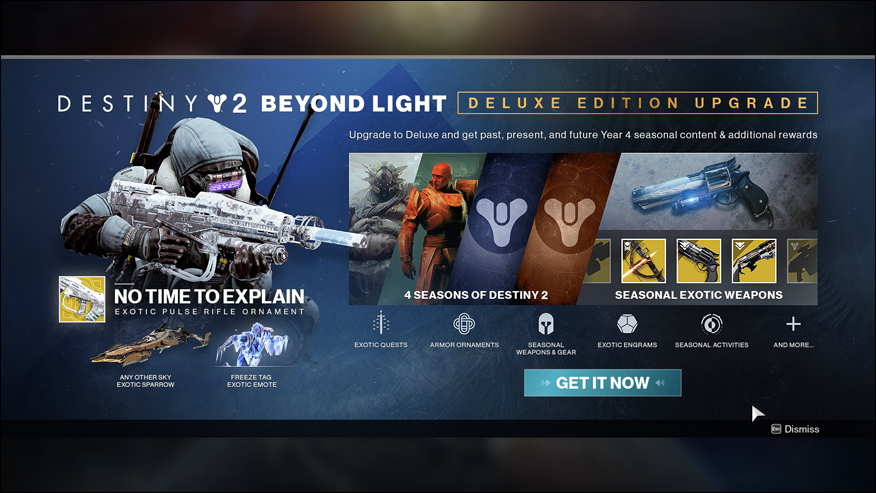Screen dimensions: 876x493
Task: Dismiss the Deluxe Edition upgrade offer
Action: pyautogui.click(x=795, y=429)
